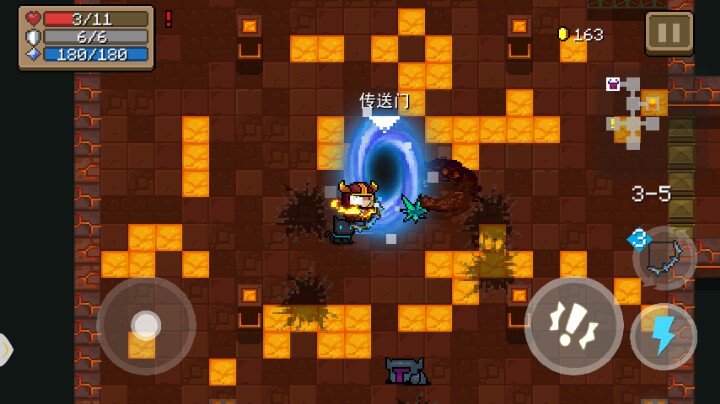
Task: Pause the game
Action: point(668,33)
